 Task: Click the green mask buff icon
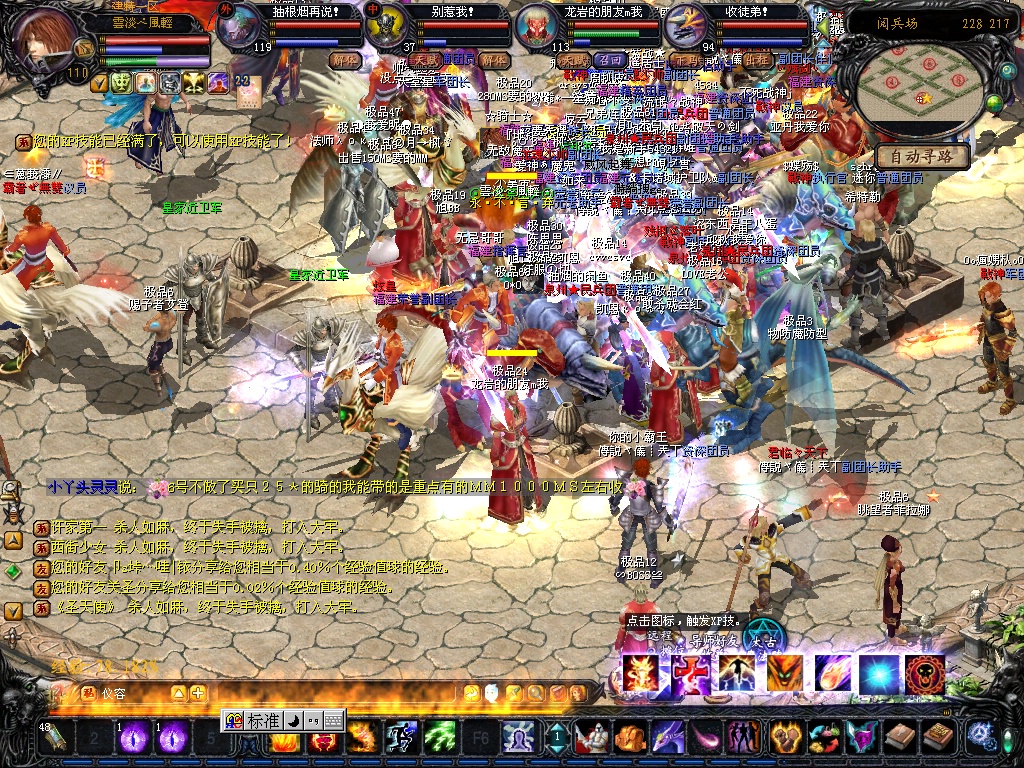pos(121,83)
